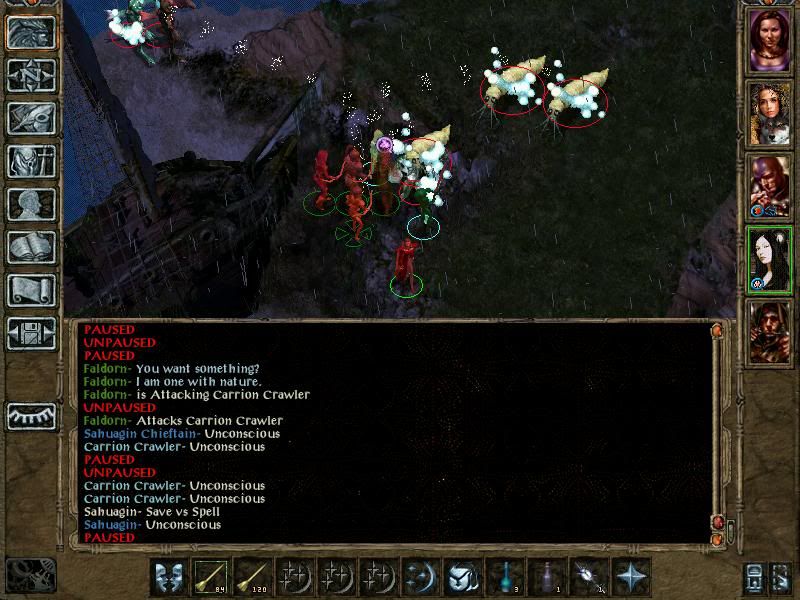This screenshot has height=600, width=800.
Task: Choose the quick weapon with 120 ammo
Action: pyautogui.click(x=254, y=577)
